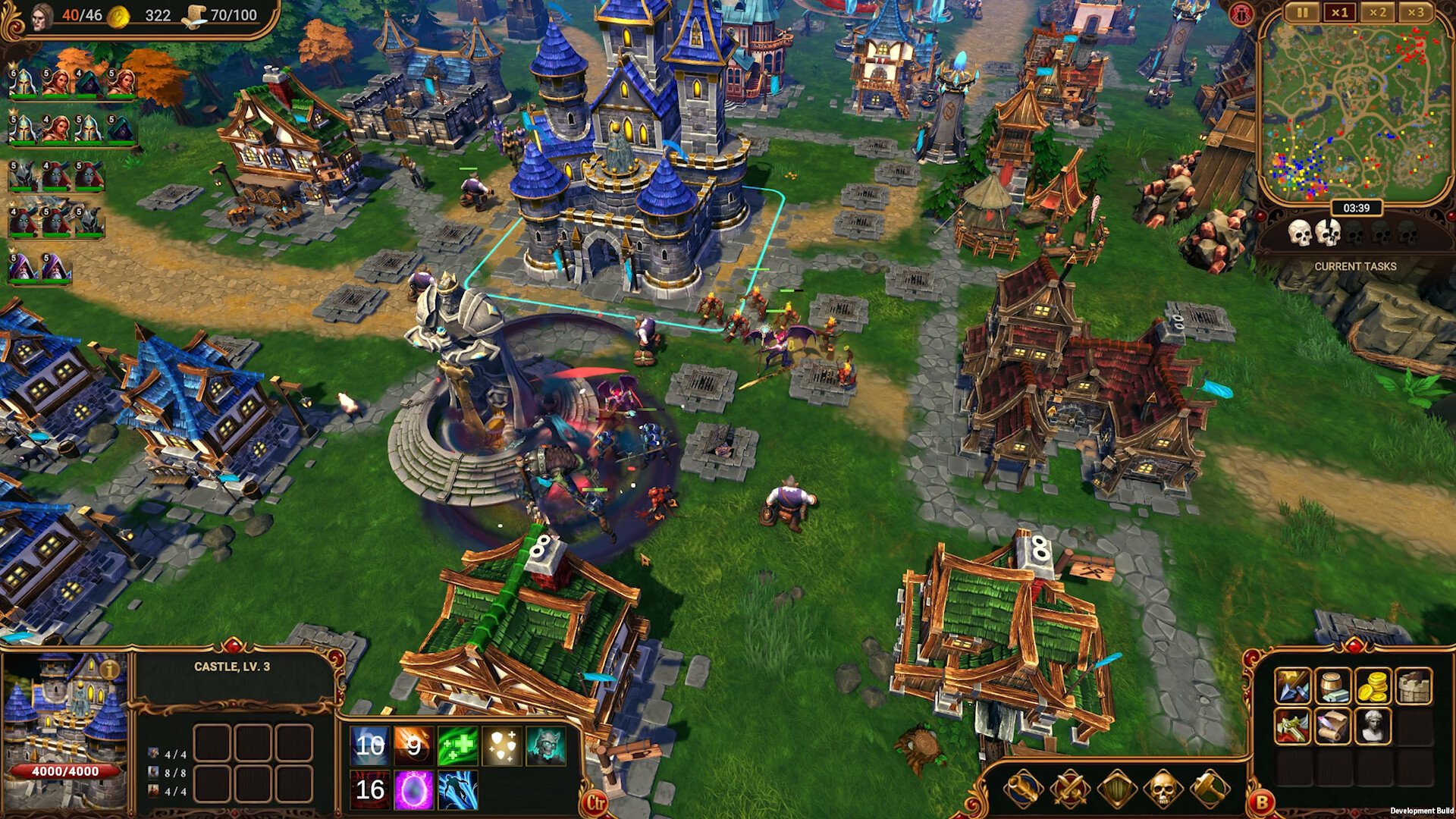Choose the skull diamond button
Screen dimensions: 1456x819
point(1163,790)
